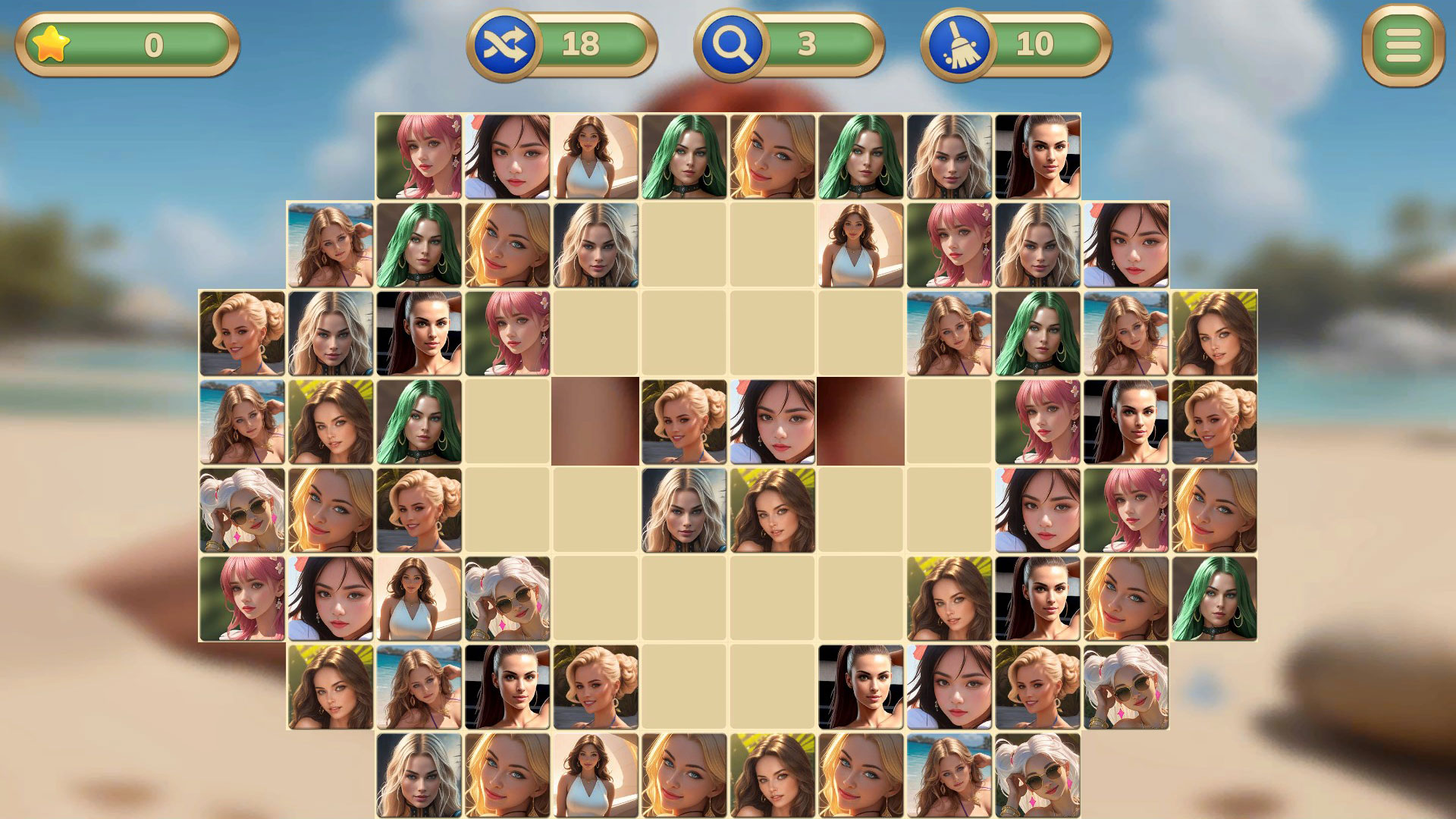
Task: Pick the green-haired girl tile in top row
Action: pos(682,157)
